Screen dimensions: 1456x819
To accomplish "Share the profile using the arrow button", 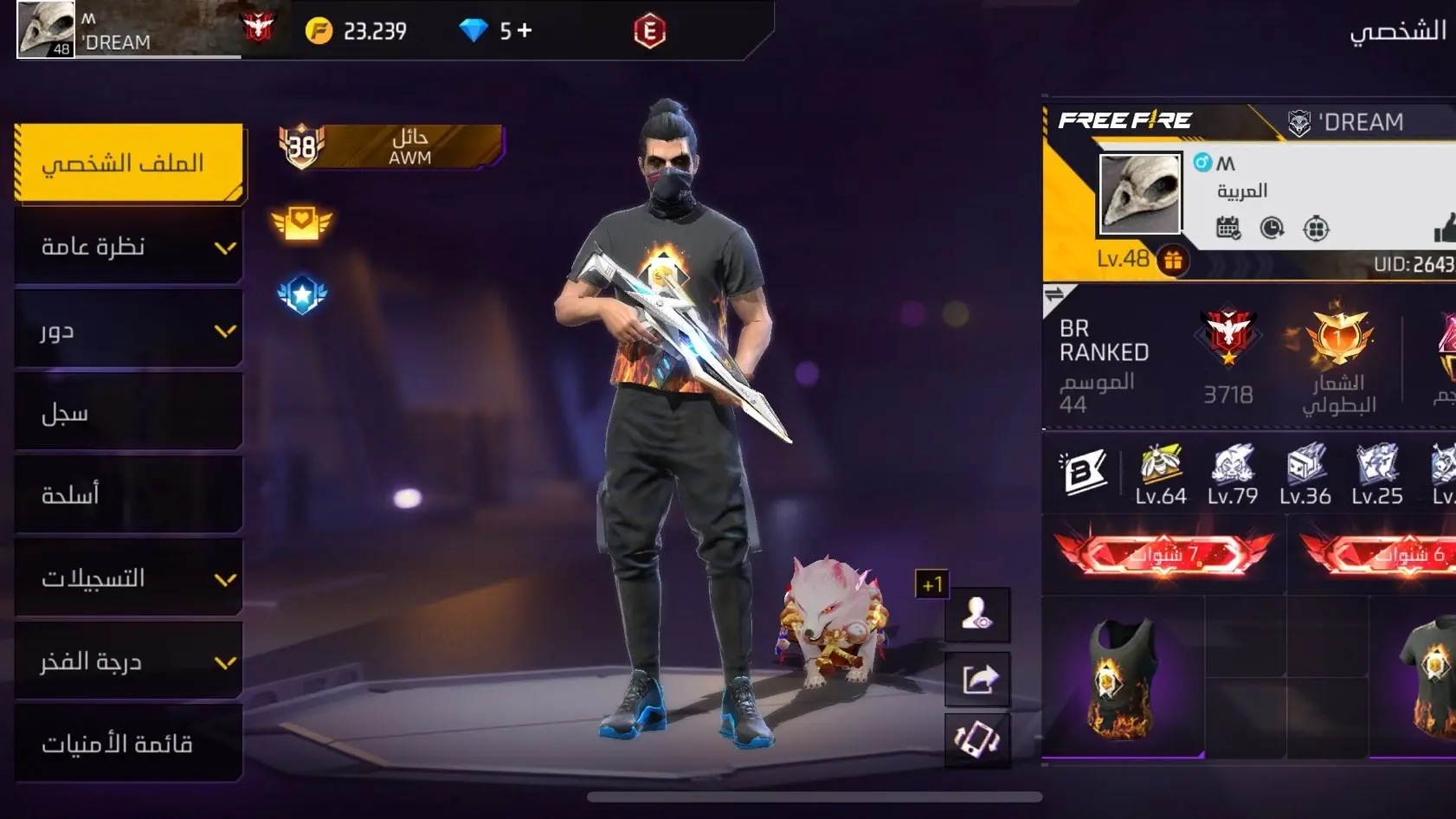I will (x=977, y=678).
